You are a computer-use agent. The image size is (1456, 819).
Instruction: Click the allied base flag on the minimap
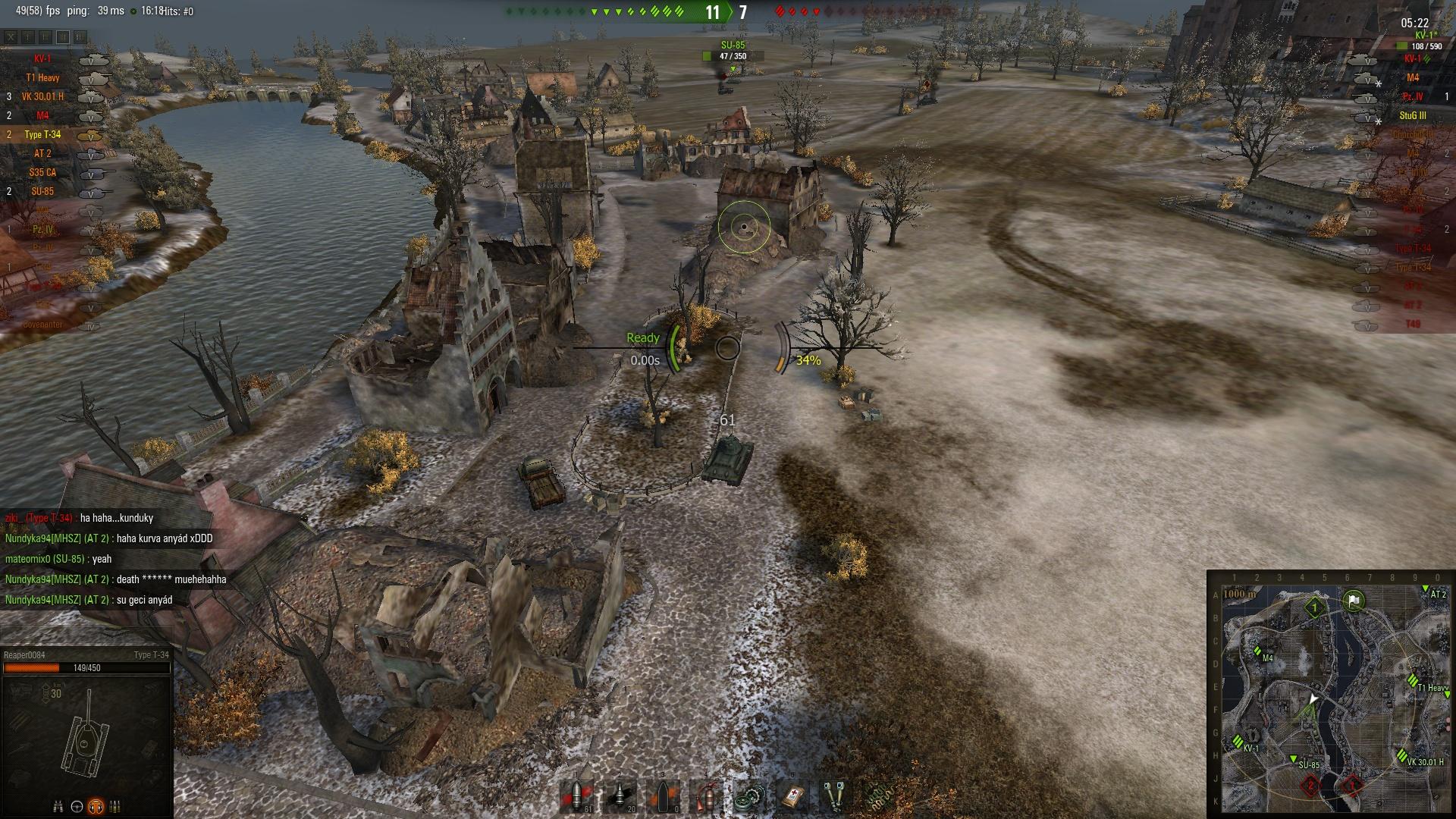point(1354,602)
